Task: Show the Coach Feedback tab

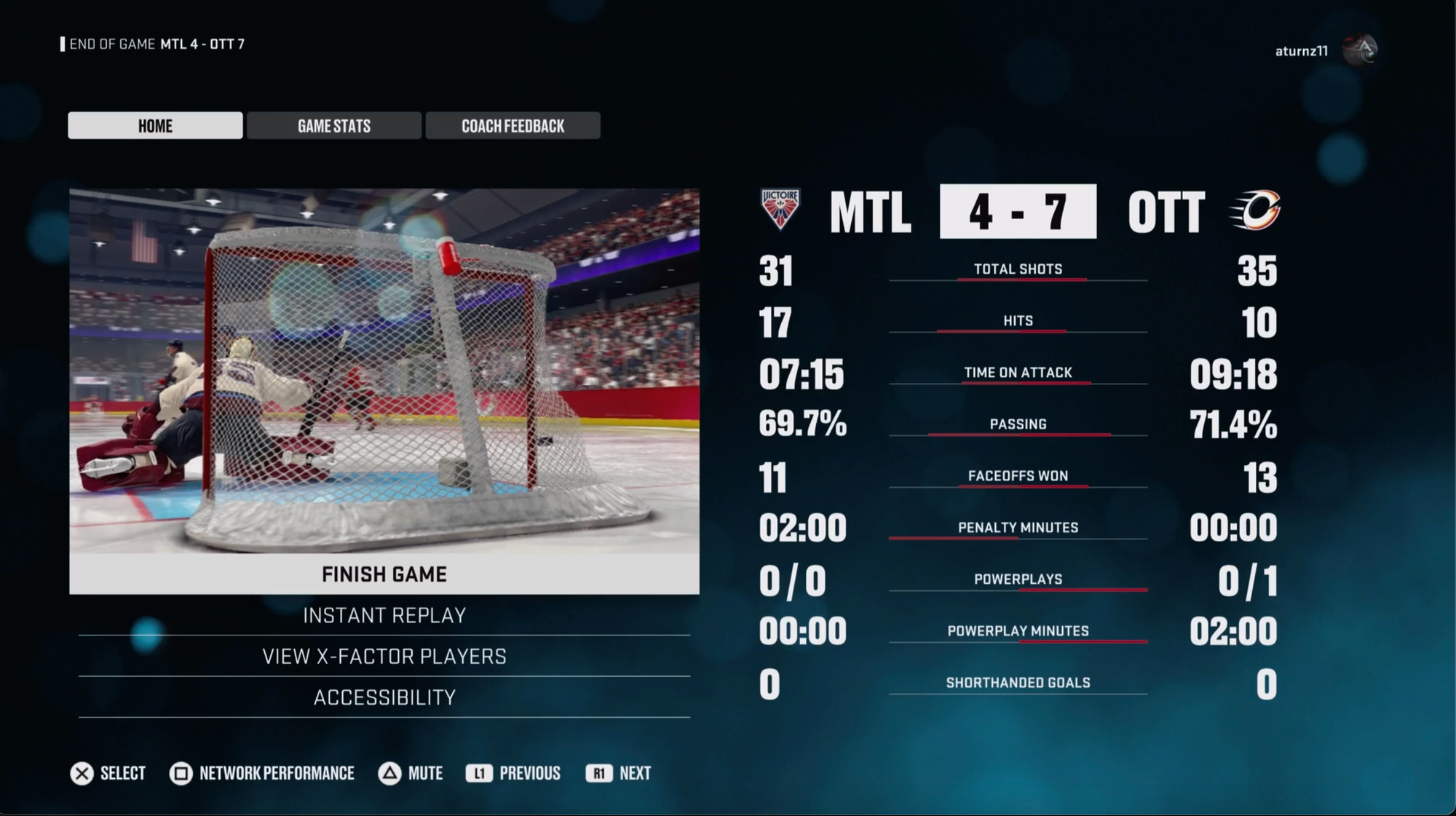Action: 513,125
